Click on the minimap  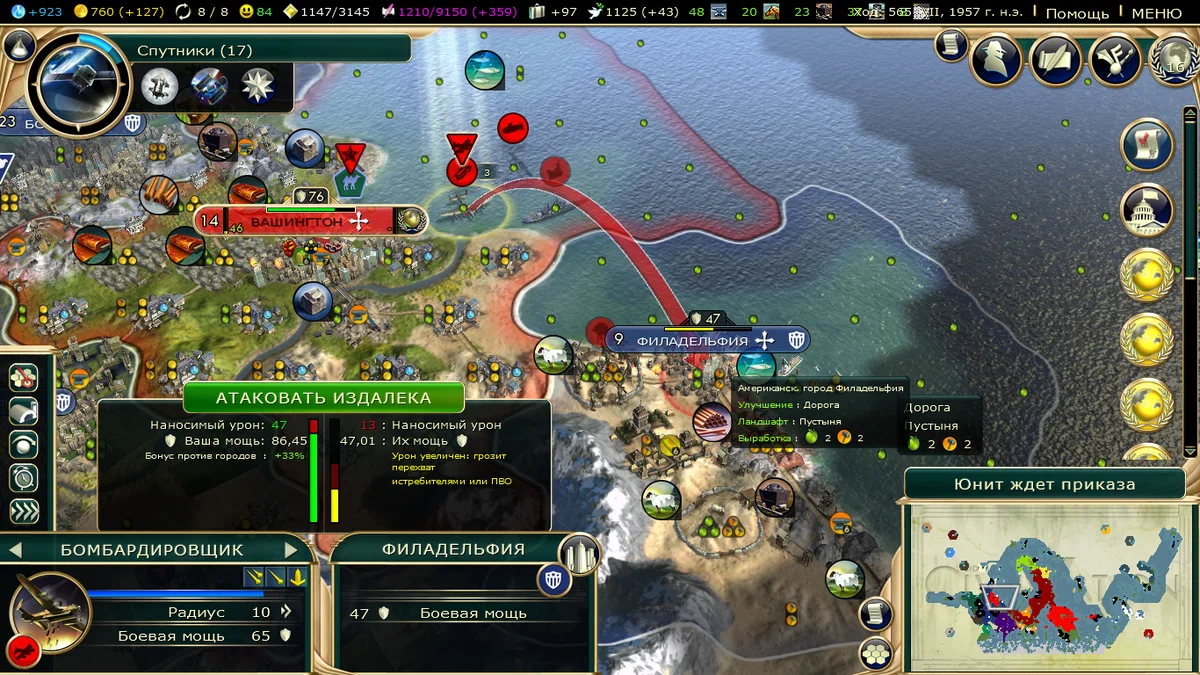[x=1045, y=585]
